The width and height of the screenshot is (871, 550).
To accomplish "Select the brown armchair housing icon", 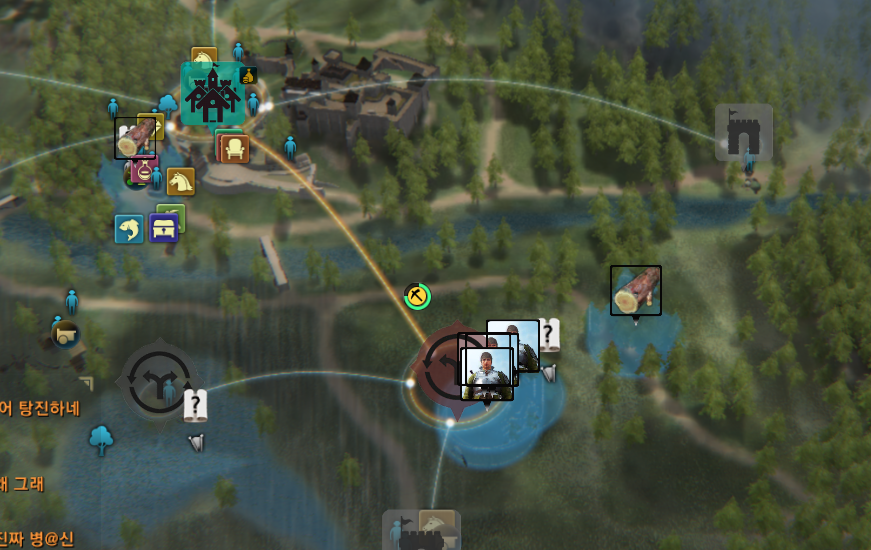I will pyautogui.click(x=233, y=149).
